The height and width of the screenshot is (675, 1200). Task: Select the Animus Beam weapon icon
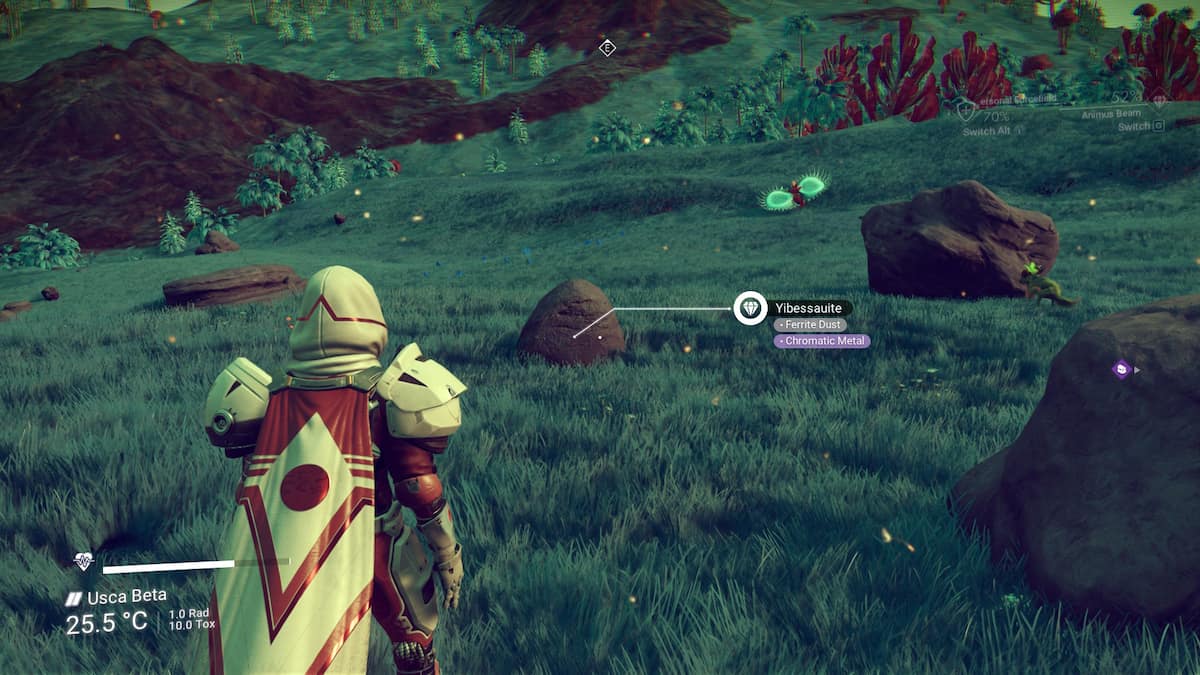point(1159,102)
